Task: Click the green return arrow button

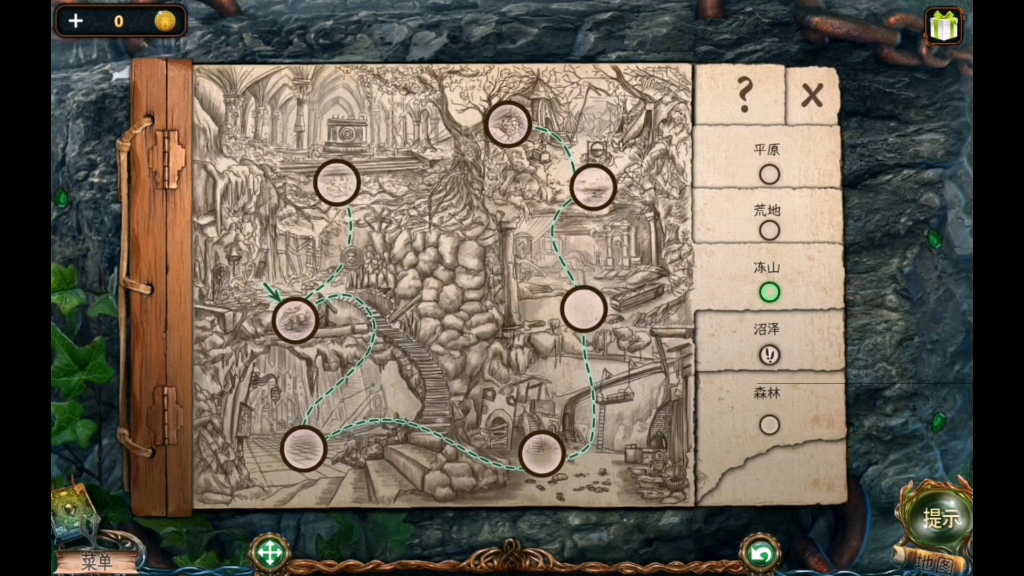Action: tap(760, 553)
